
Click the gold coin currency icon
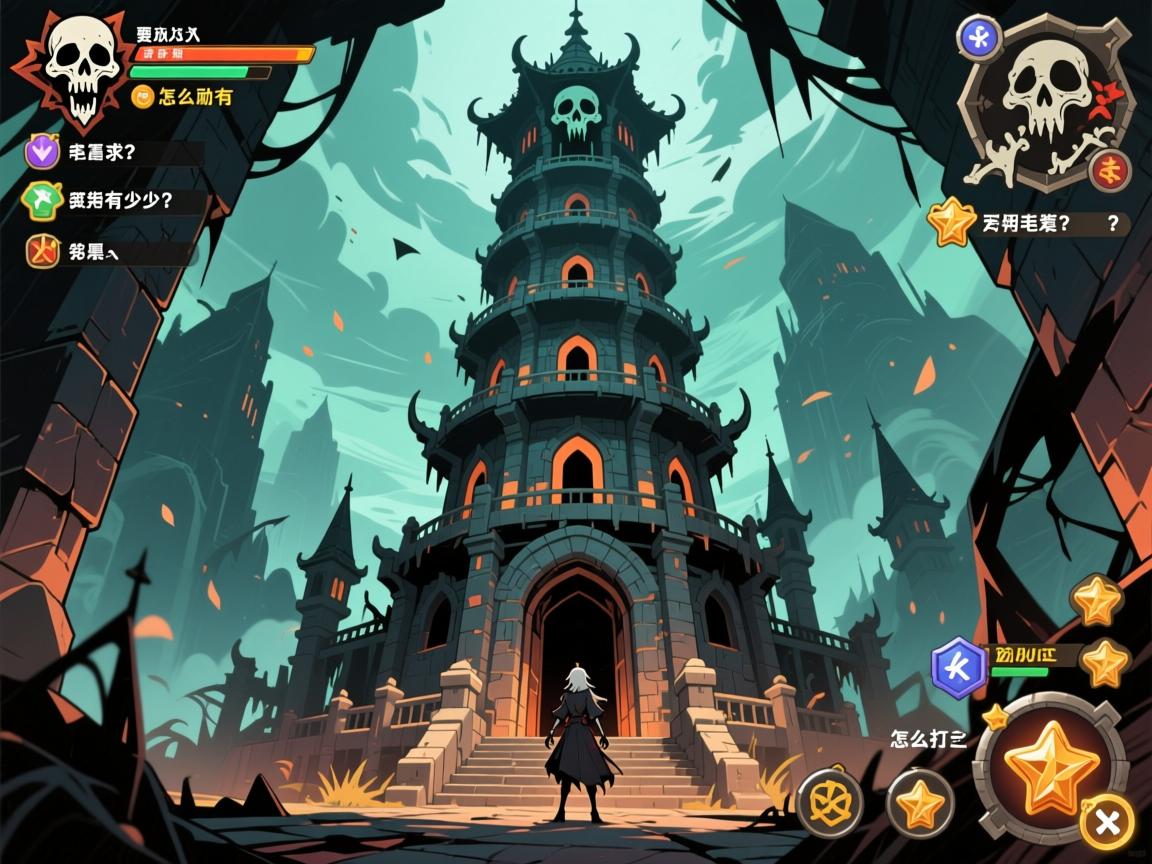[143, 96]
